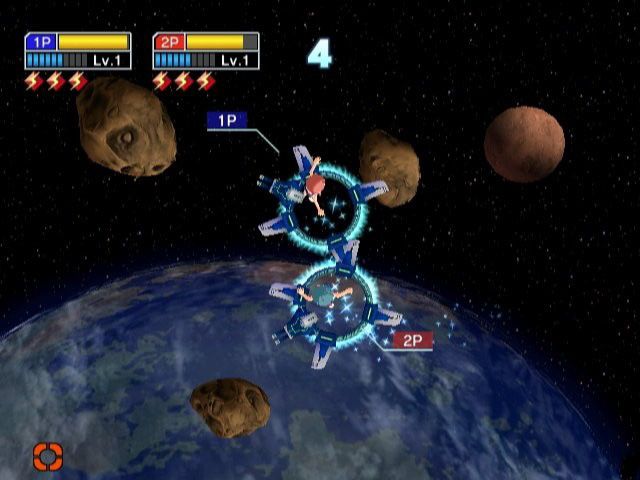640x480 pixels.
Task: Select the red 2P badge in the status panel
Action: point(168,42)
